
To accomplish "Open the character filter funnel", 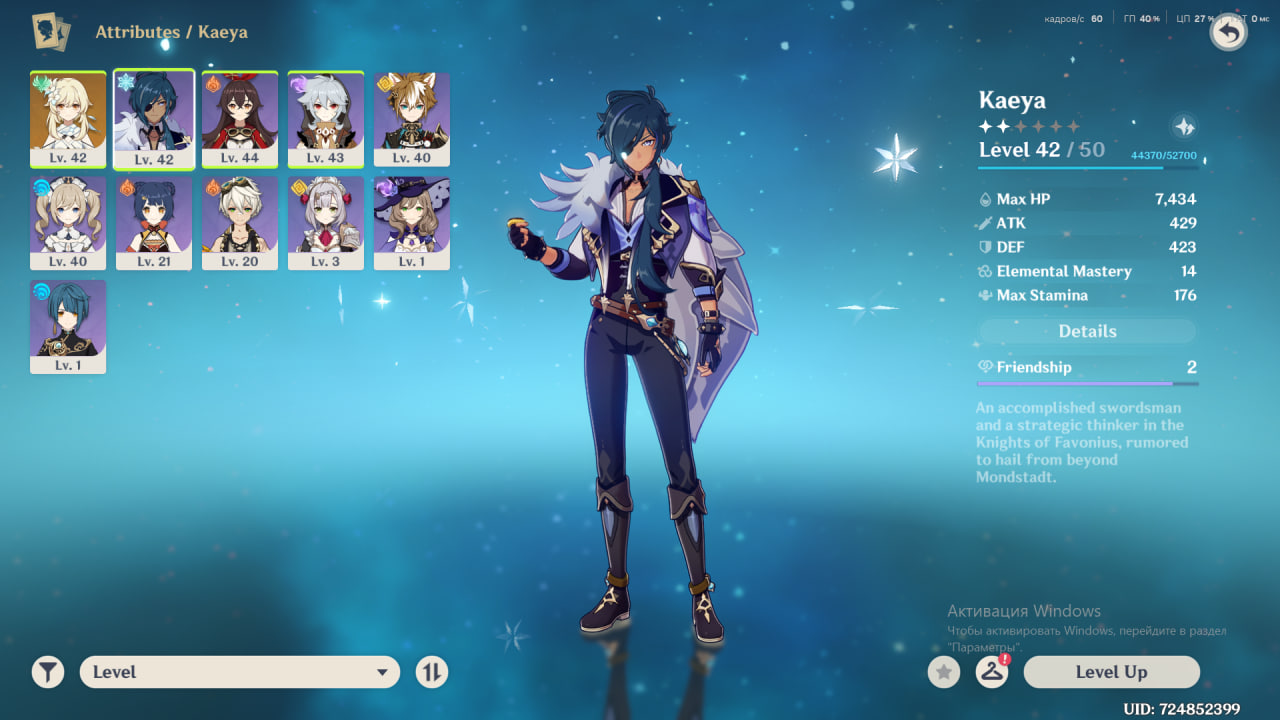I will point(47,672).
